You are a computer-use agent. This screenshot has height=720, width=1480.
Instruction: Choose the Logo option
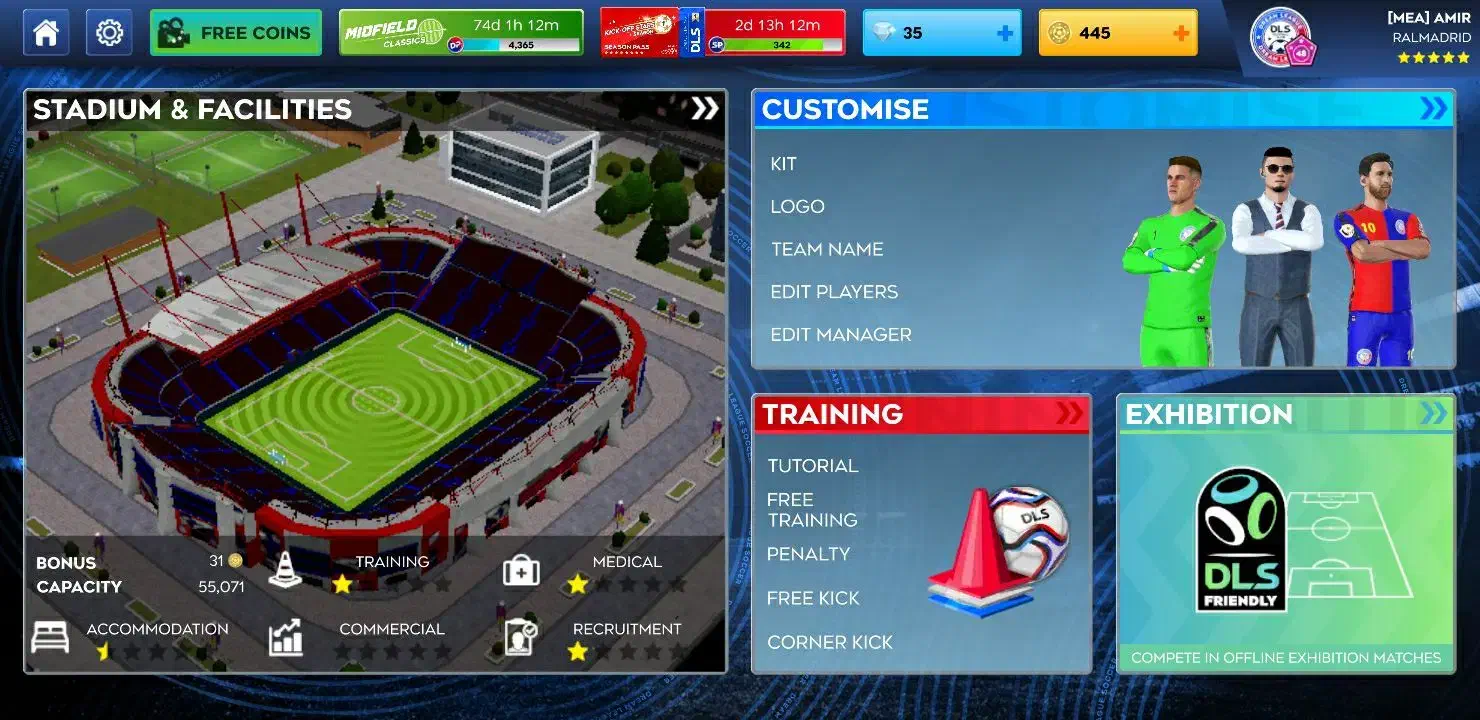(797, 207)
